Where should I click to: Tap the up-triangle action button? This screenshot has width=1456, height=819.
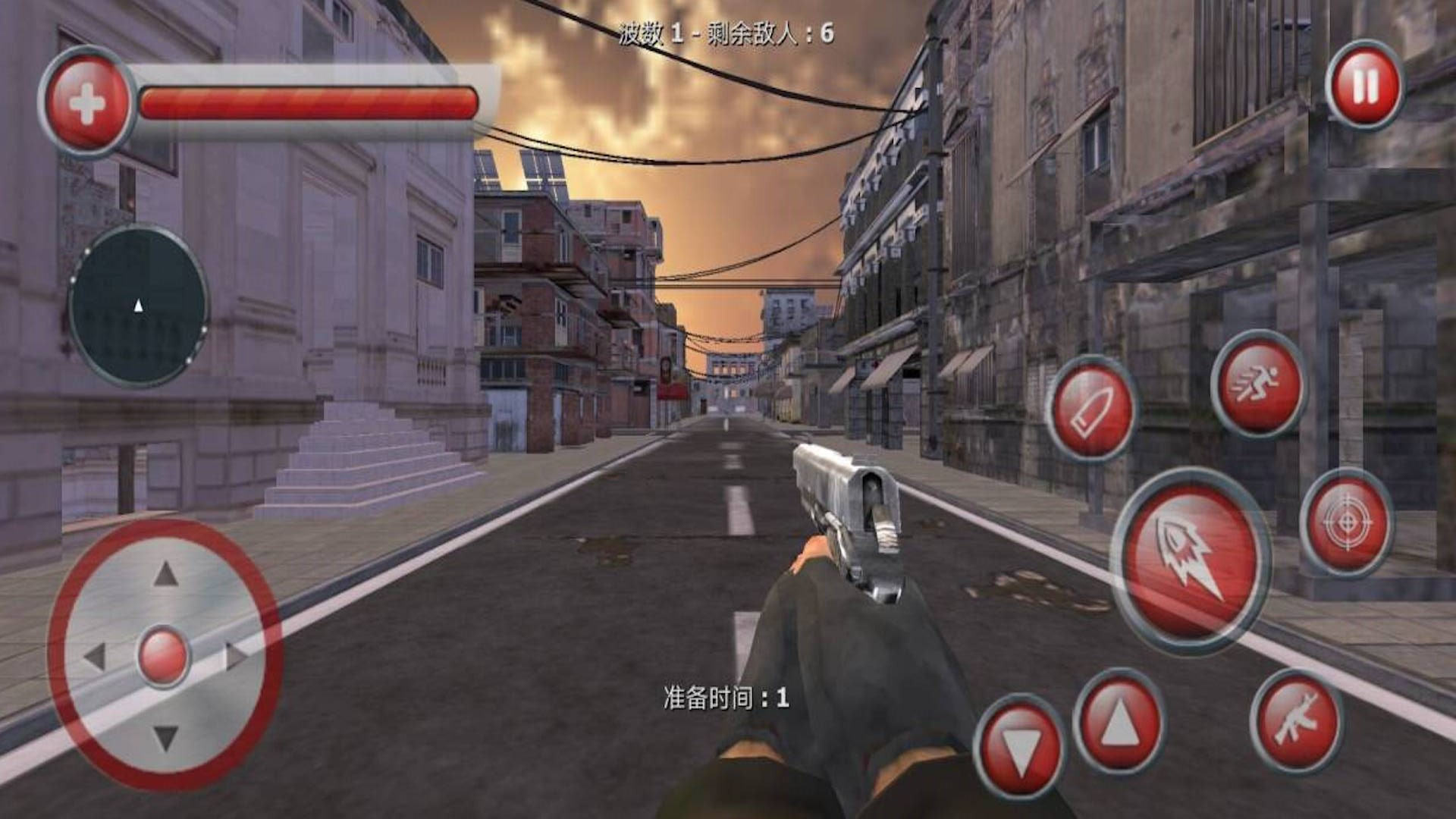[1119, 721]
